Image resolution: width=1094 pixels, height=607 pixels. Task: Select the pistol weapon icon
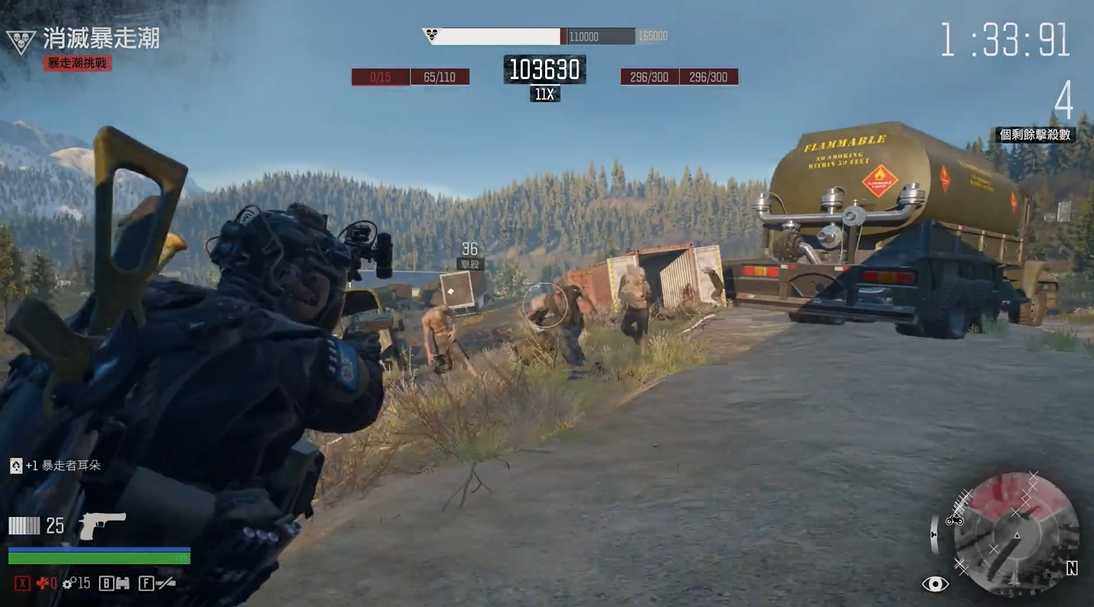(x=102, y=524)
